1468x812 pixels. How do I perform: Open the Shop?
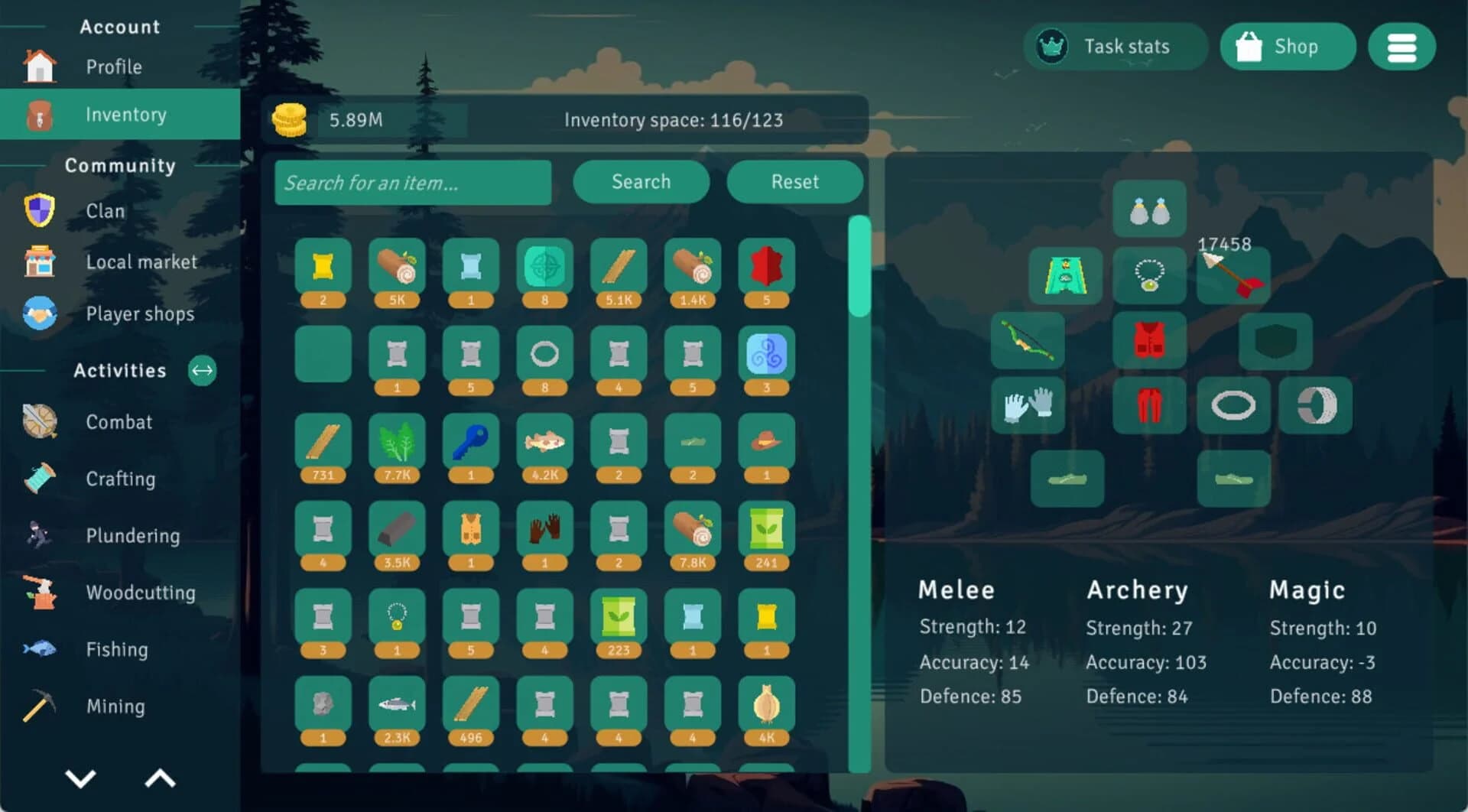pos(1288,47)
